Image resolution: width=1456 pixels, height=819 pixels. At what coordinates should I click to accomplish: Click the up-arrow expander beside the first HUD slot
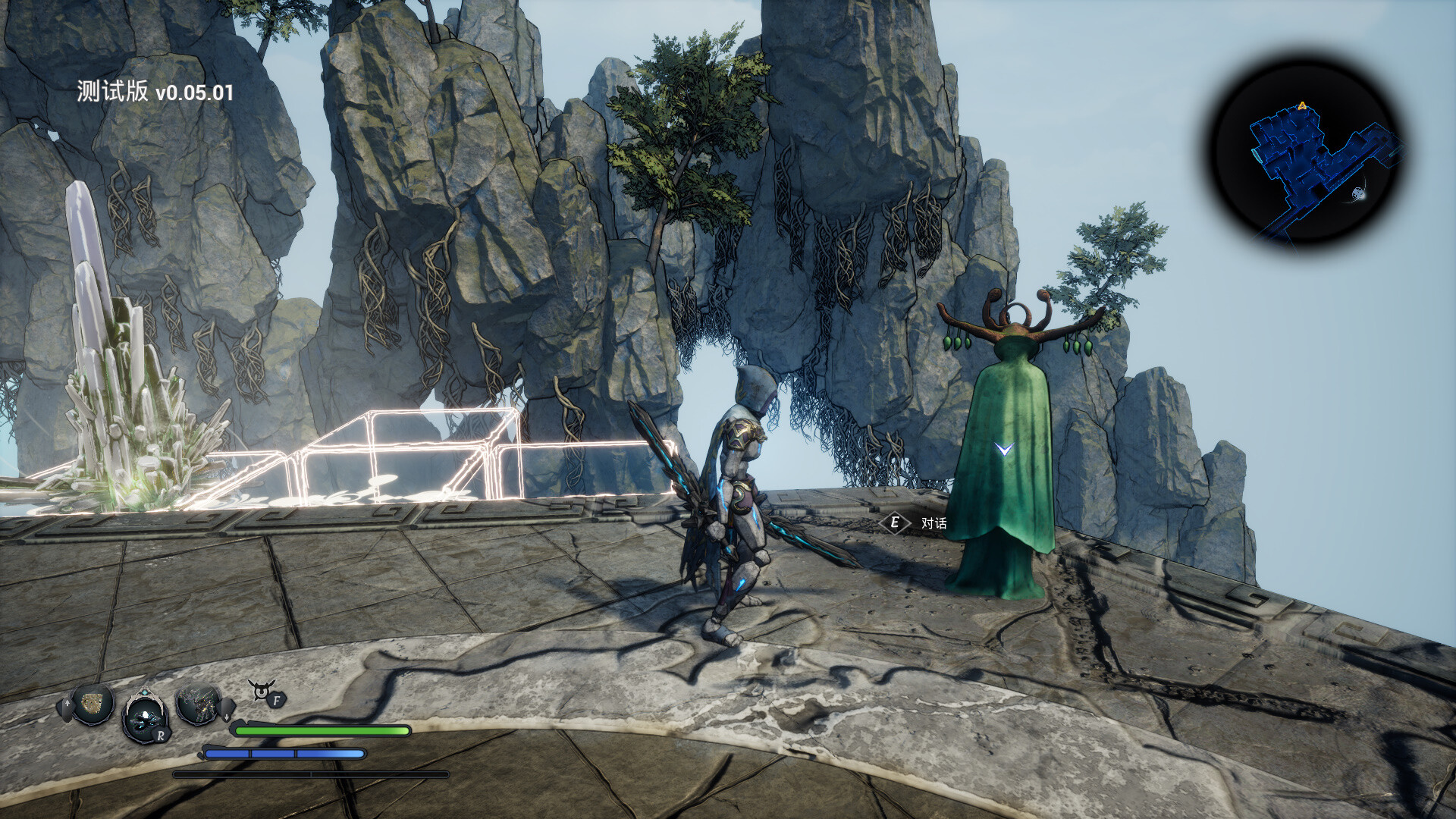67,703
